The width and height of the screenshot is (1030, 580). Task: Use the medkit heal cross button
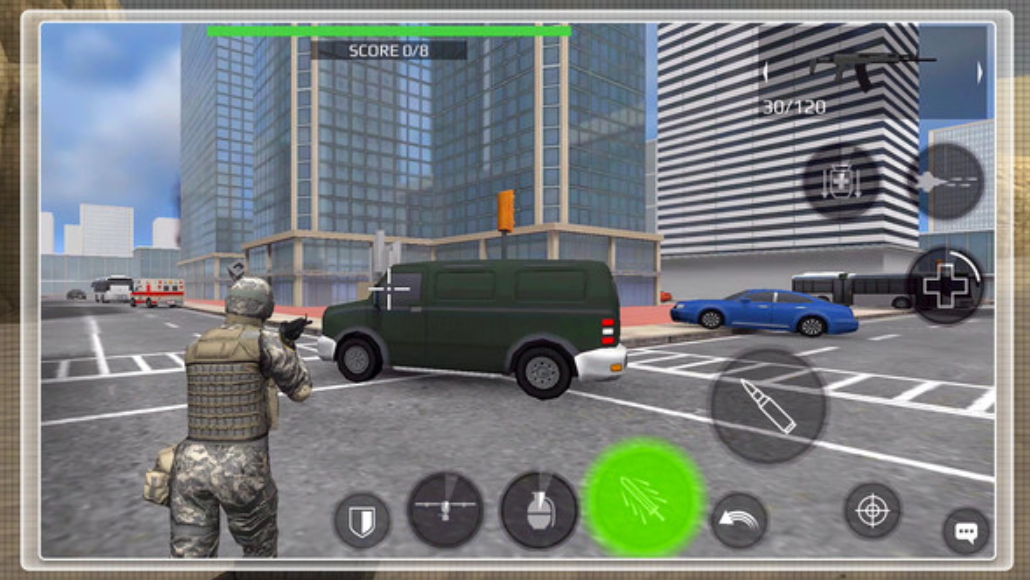(x=944, y=286)
